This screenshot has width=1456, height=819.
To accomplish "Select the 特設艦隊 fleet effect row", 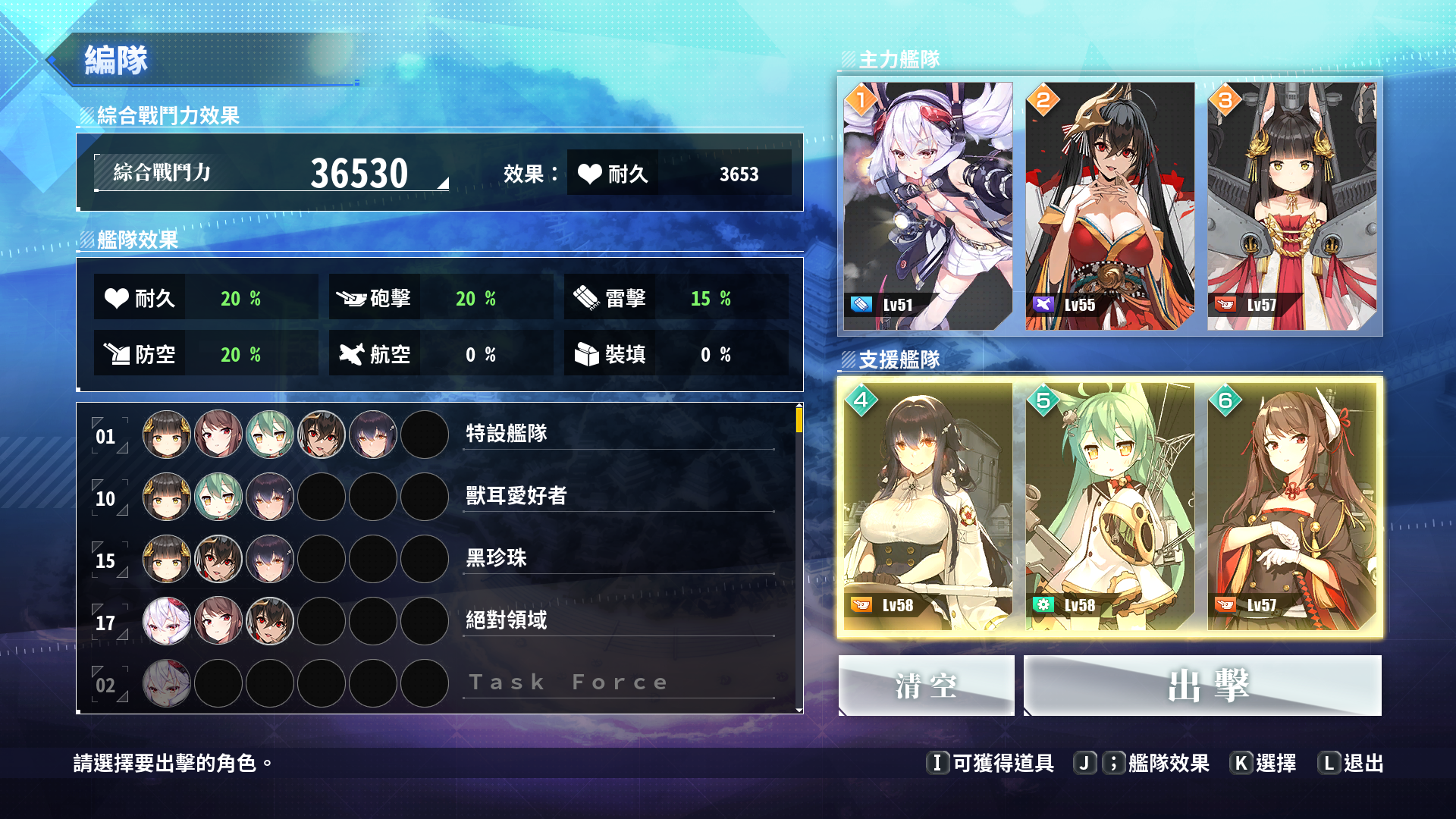I will [x=438, y=435].
